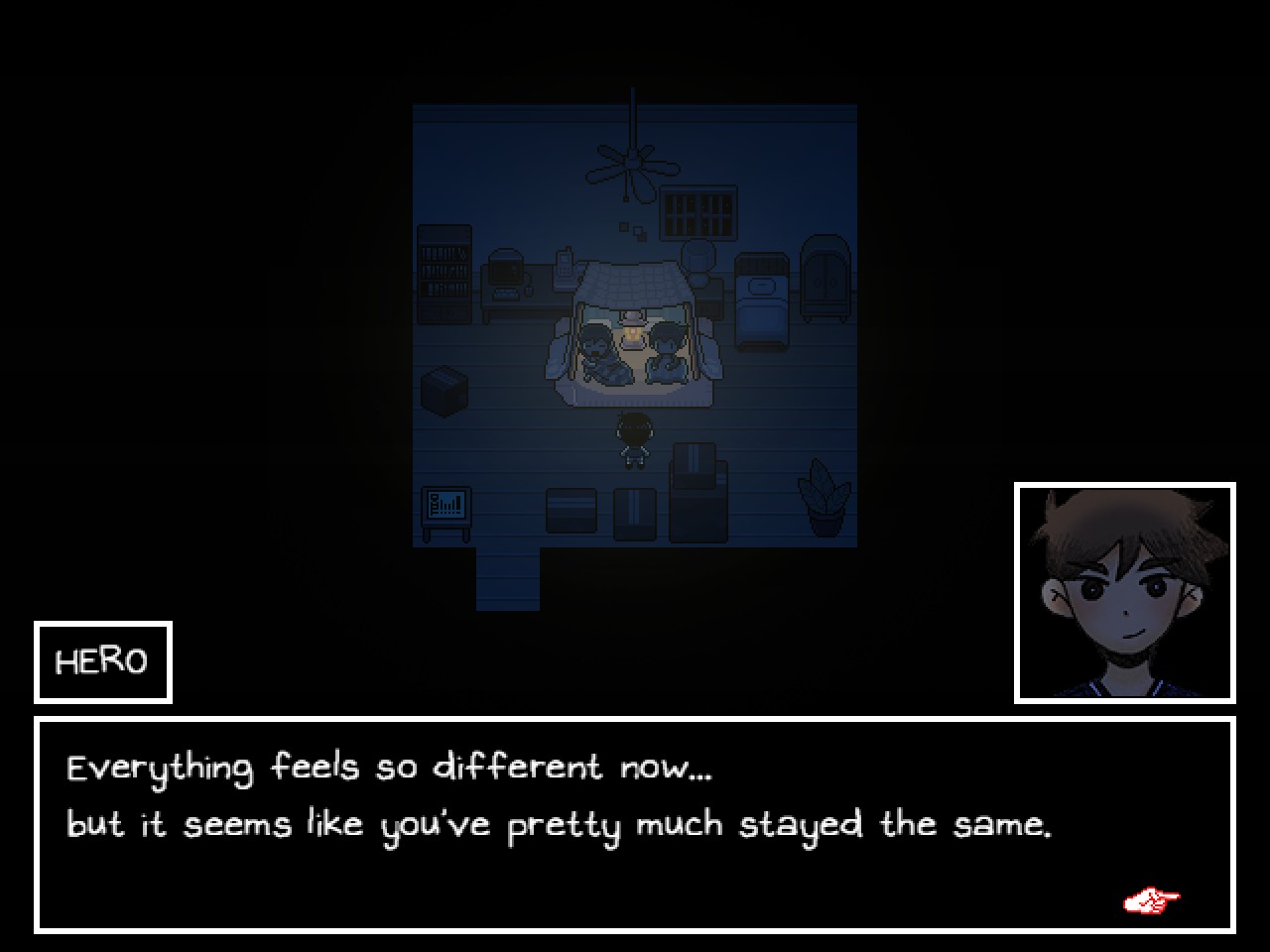This screenshot has width=1270, height=952.
Task: Click the telephone on the desk
Action: point(562,268)
